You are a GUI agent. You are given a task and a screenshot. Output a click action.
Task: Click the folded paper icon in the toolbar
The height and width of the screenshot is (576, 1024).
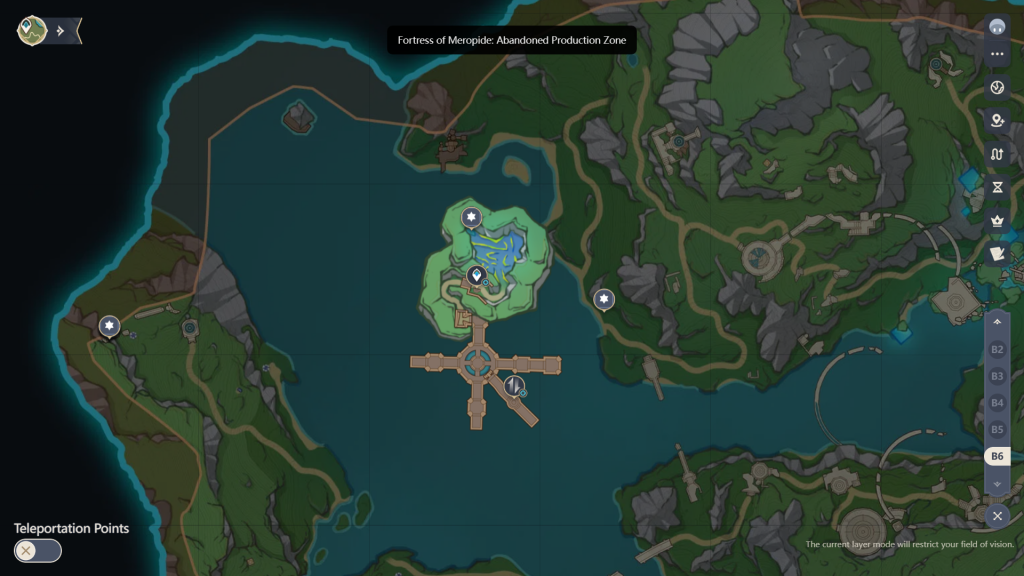coord(997,253)
